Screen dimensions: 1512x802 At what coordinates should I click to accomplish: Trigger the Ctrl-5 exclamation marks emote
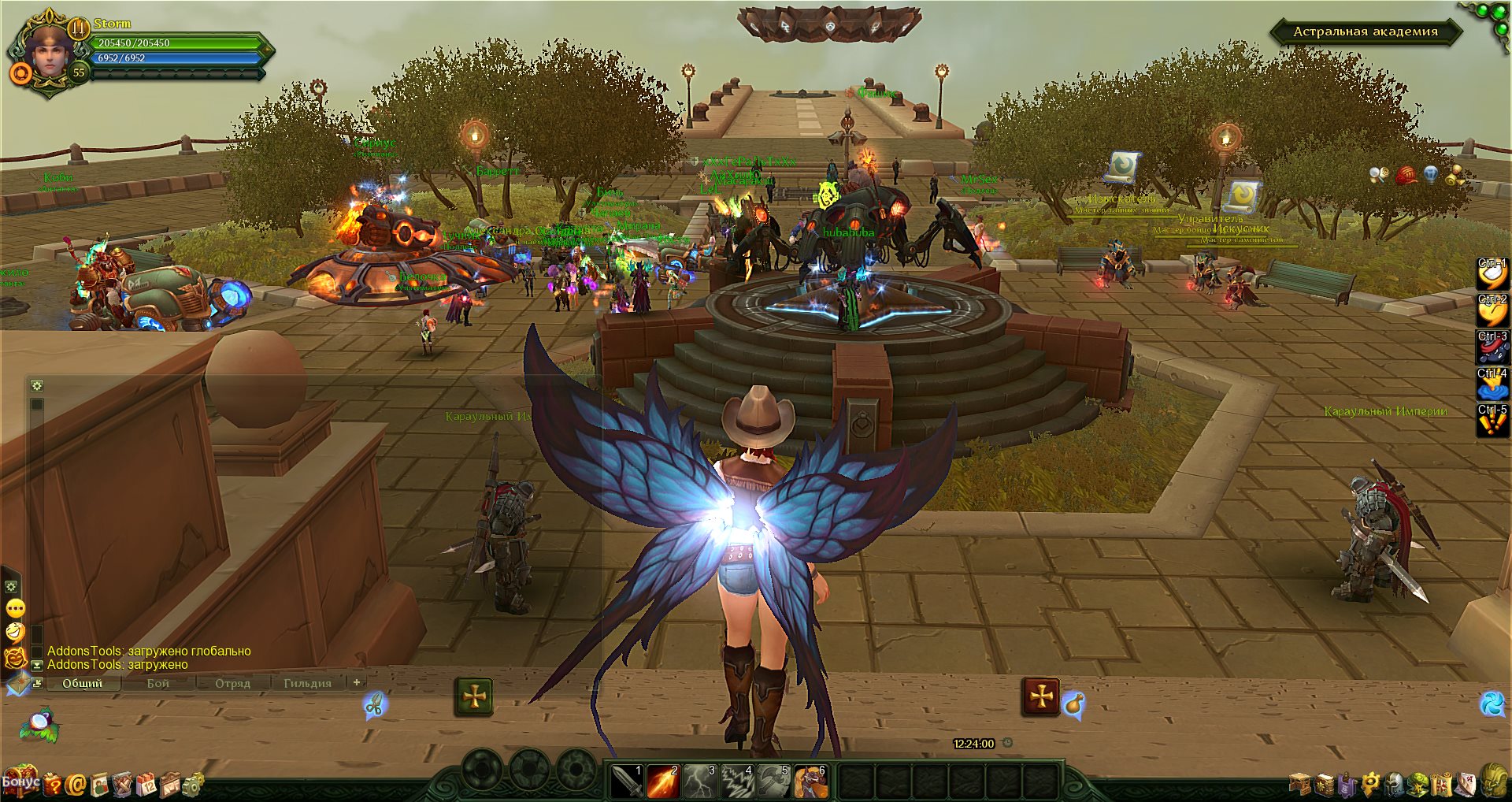pyautogui.click(x=1492, y=421)
